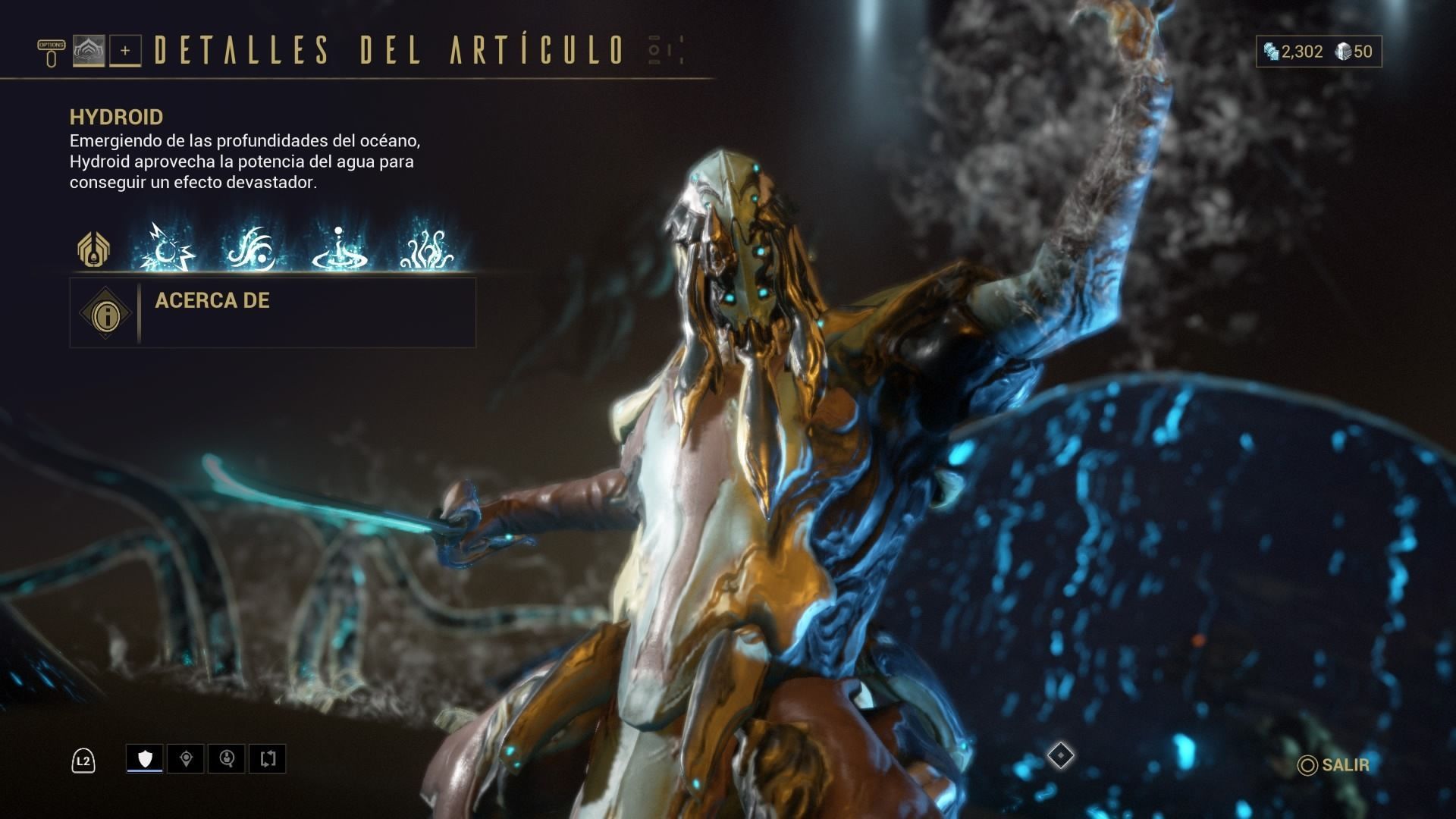Viewport: 1456px width, 819px height.
Task: Select the Tempest Barrage ability icon
Action: [x=168, y=250]
